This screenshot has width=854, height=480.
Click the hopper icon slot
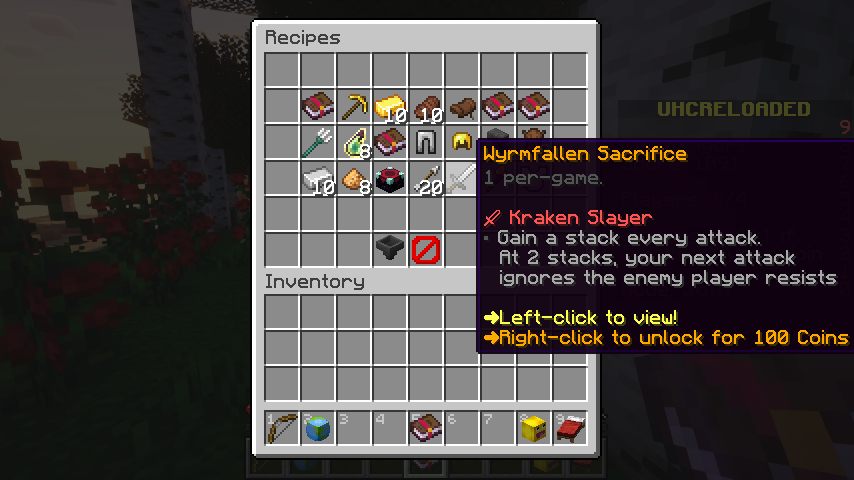pyautogui.click(x=390, y=248)
